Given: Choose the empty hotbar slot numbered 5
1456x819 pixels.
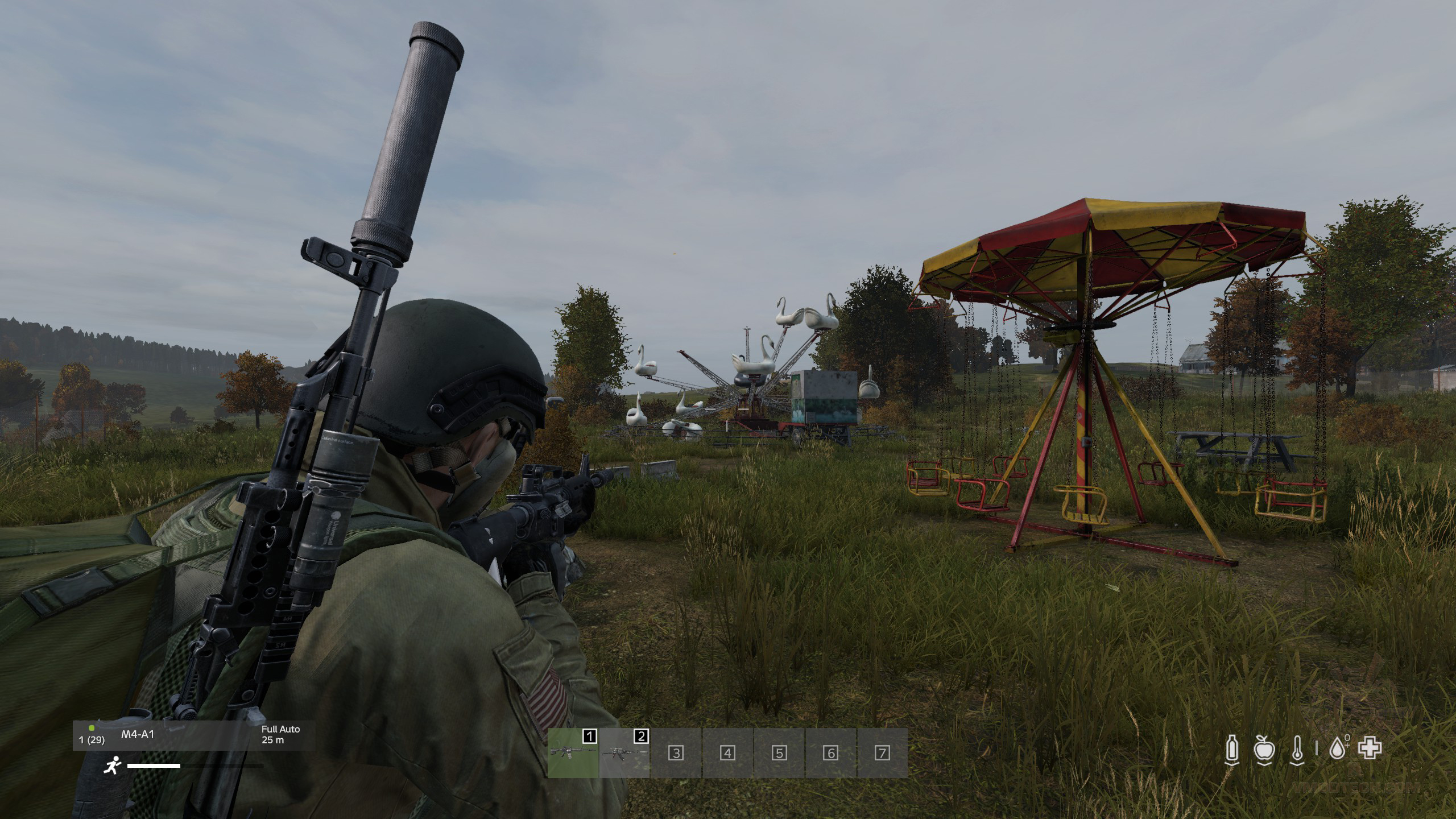Looking at the screenshot, I should 779,753.
